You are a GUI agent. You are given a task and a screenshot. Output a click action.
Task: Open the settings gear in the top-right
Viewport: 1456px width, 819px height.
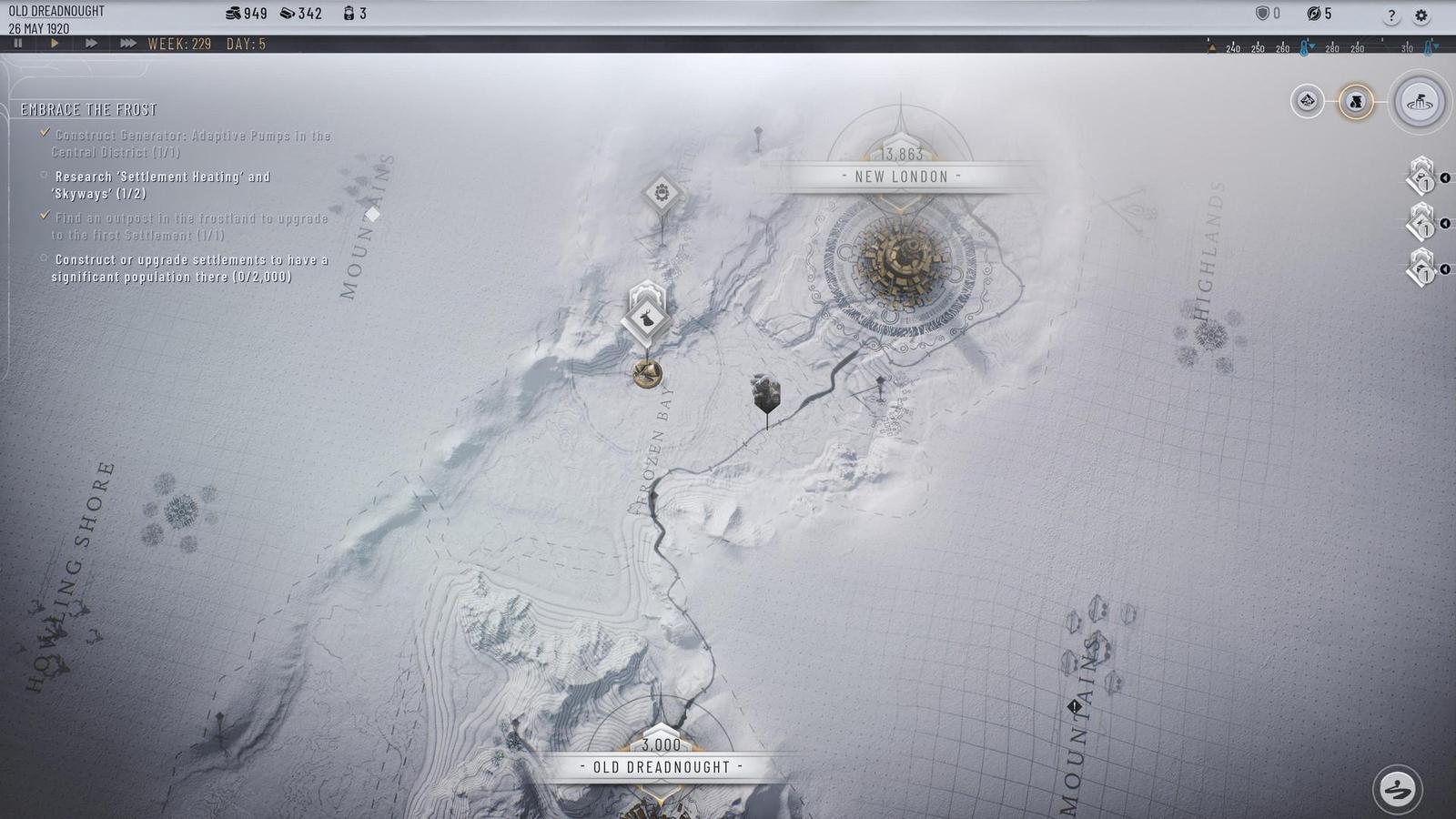tap(1420, 15)
